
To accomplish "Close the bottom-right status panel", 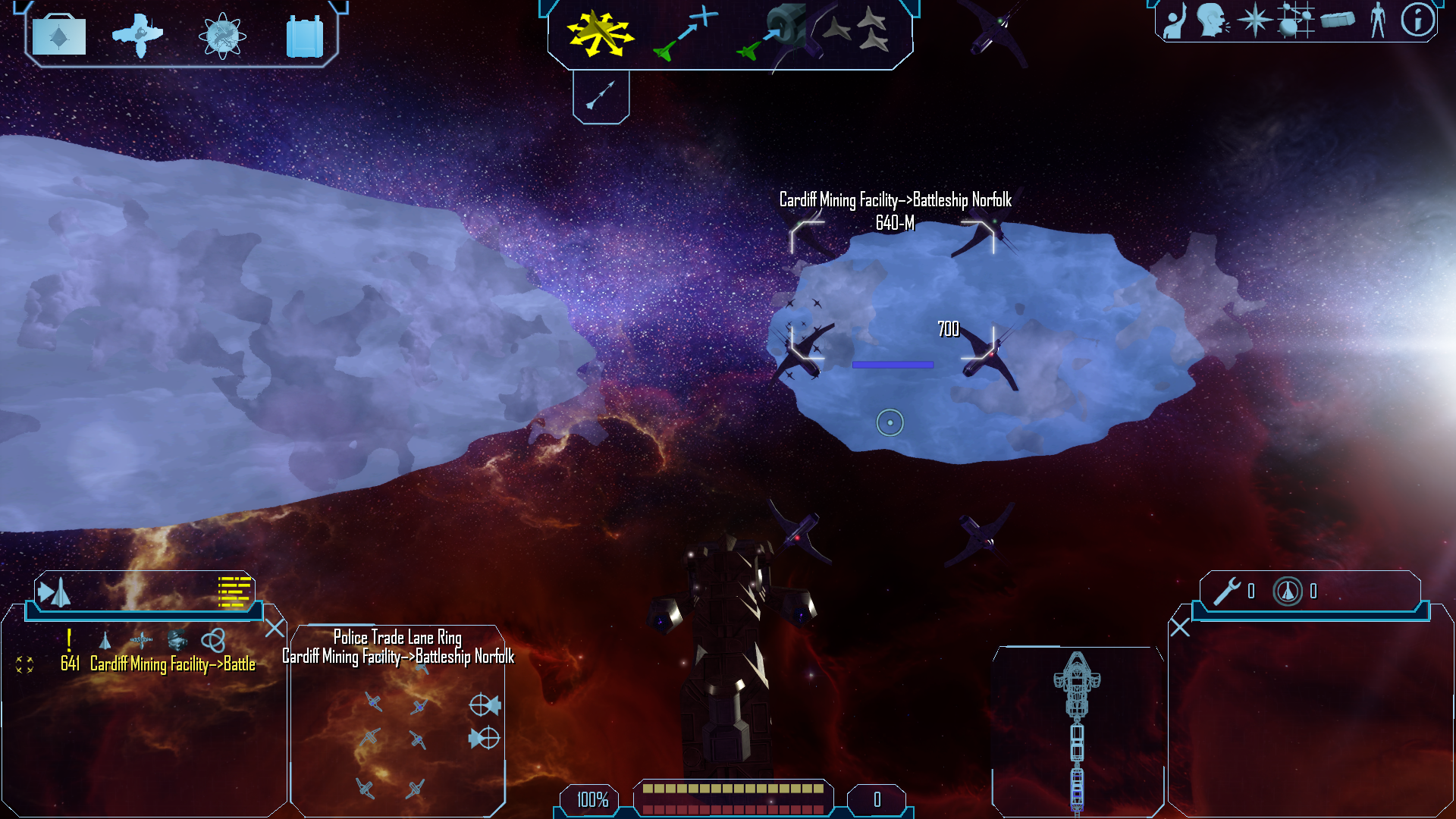I will click(x=1180, y=628).
